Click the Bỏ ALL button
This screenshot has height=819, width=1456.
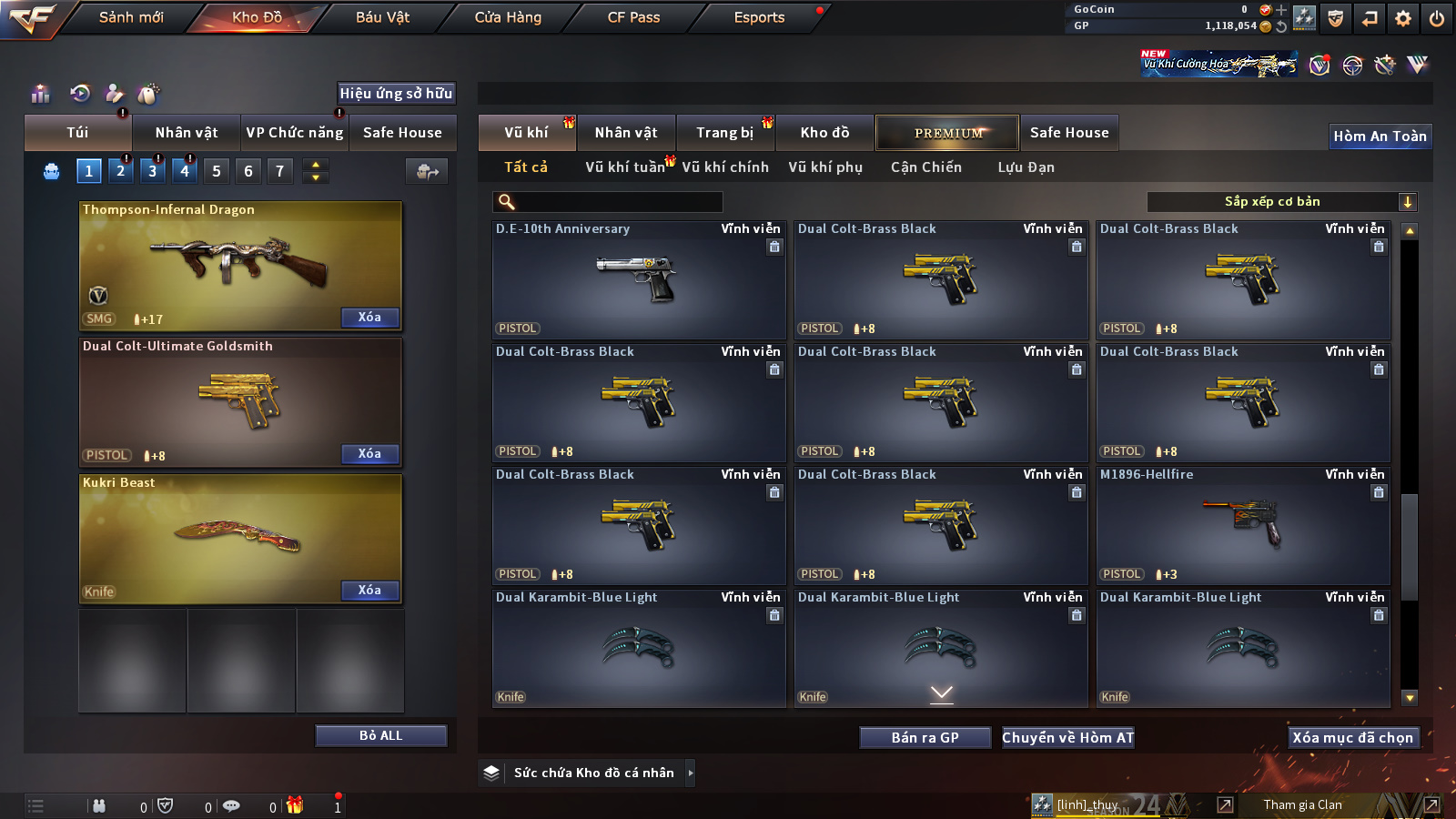tap(380, 735)
